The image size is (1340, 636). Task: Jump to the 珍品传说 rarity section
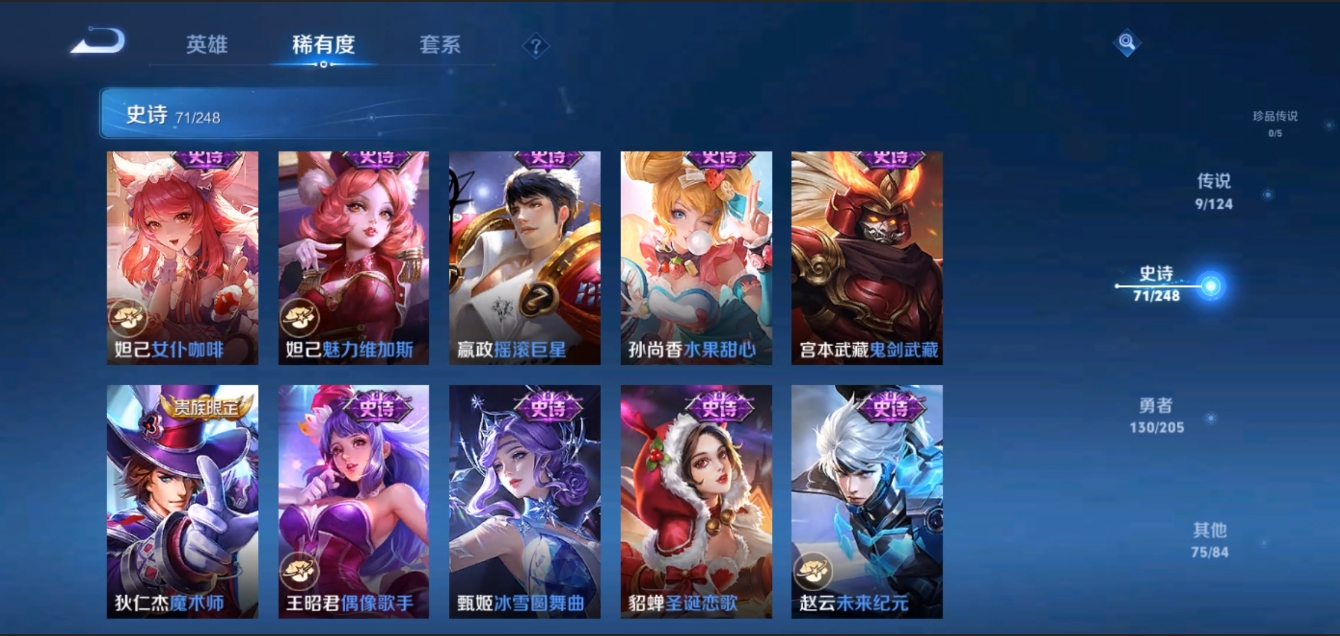[x=1275, y=123]
